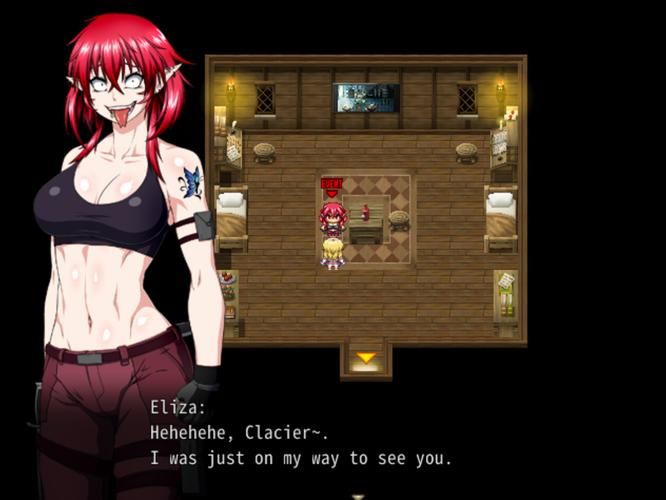
Task: Click Eliza's dialogue text to continue
Action: pos(300,446)
